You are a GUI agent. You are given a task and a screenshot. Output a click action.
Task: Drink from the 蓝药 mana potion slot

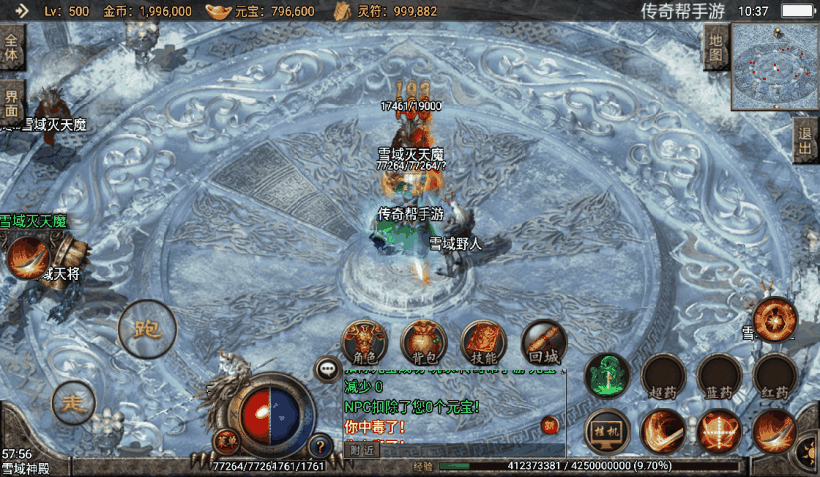pyautogui.click(x=719, y=376)
